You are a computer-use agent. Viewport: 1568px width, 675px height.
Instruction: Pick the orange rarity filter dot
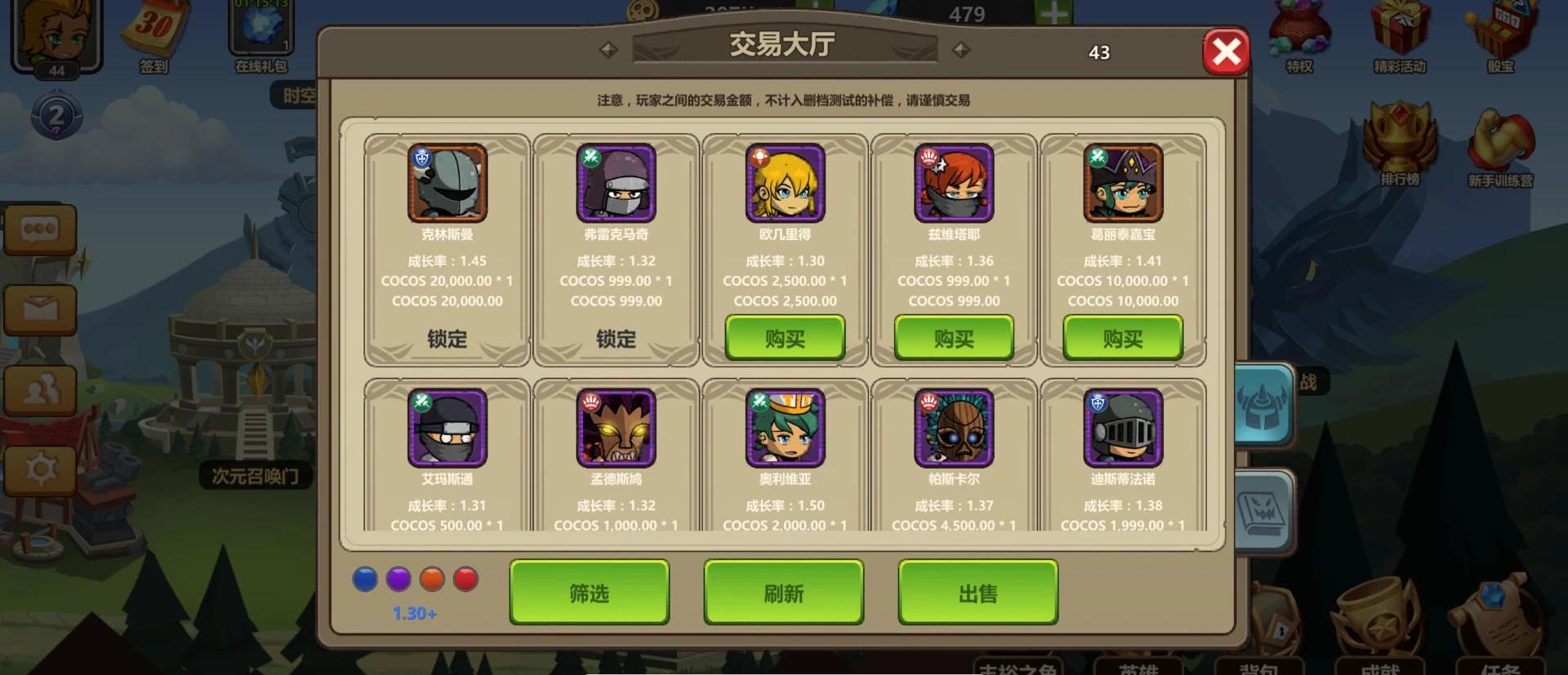coord(432,580)
